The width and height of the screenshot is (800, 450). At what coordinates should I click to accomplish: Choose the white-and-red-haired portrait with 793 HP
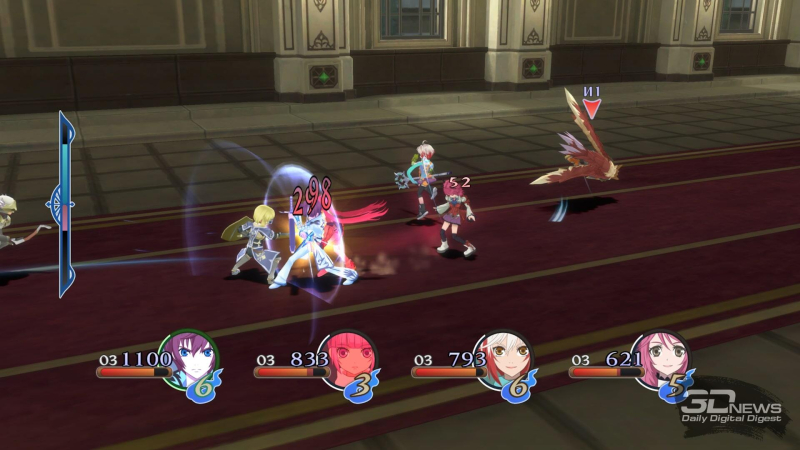(503, 360)
